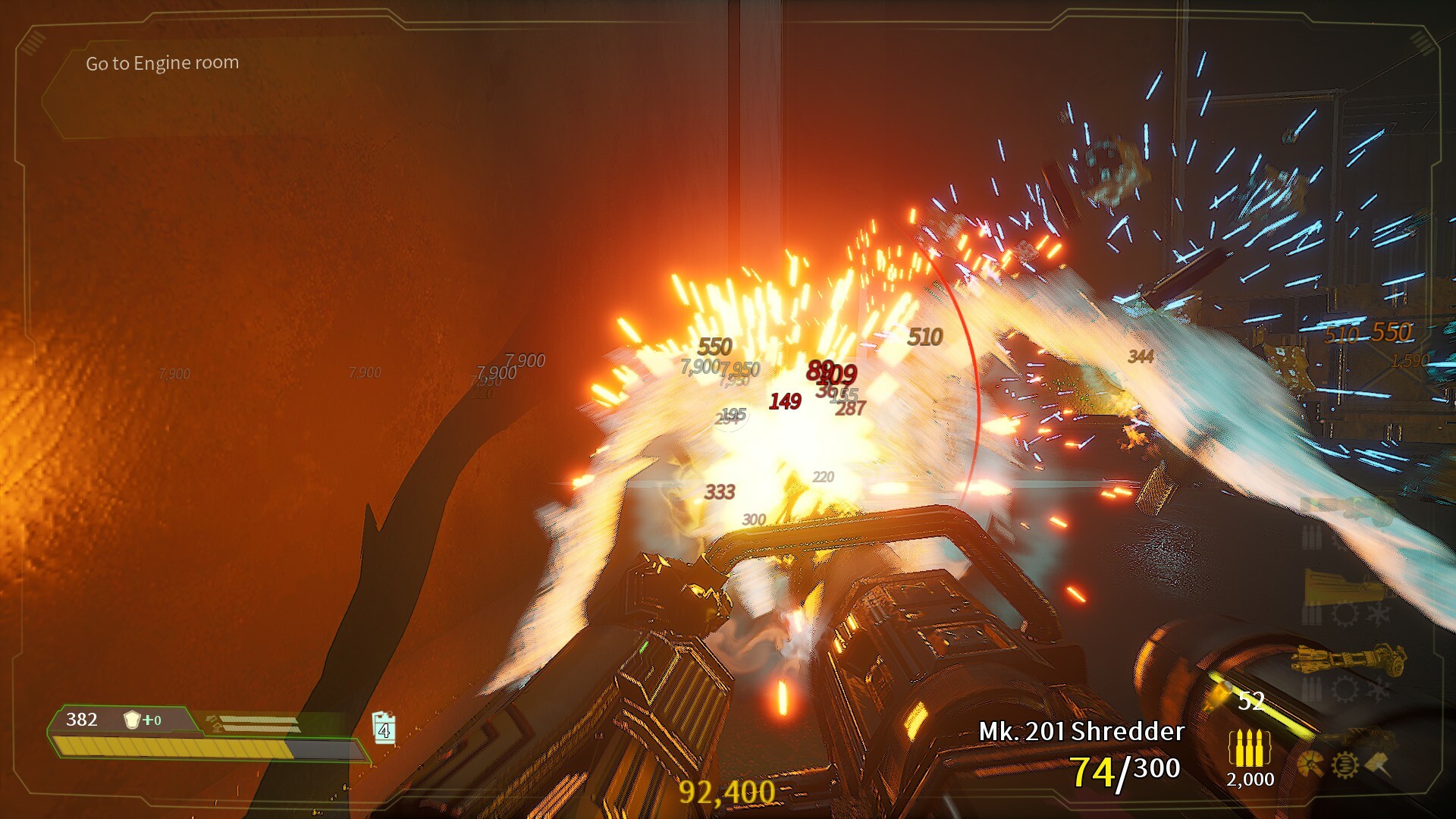This screenshot has width=1456, height=819.
Task: Select the minigun weapon in the weapon list
Action: 1350,659
